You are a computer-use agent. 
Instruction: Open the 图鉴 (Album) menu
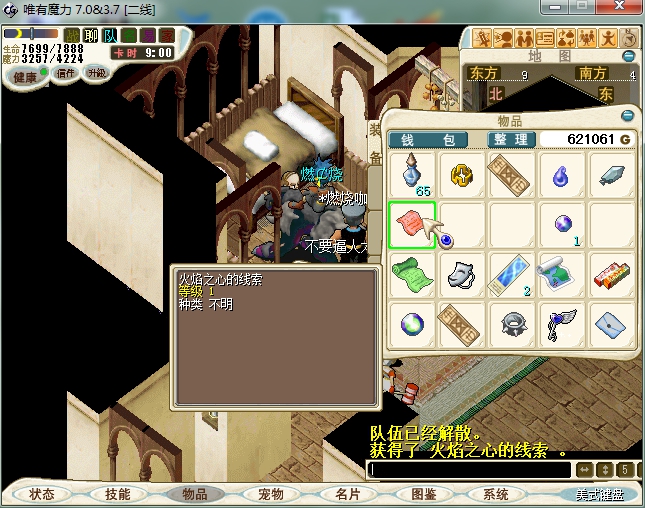(423, 494)
